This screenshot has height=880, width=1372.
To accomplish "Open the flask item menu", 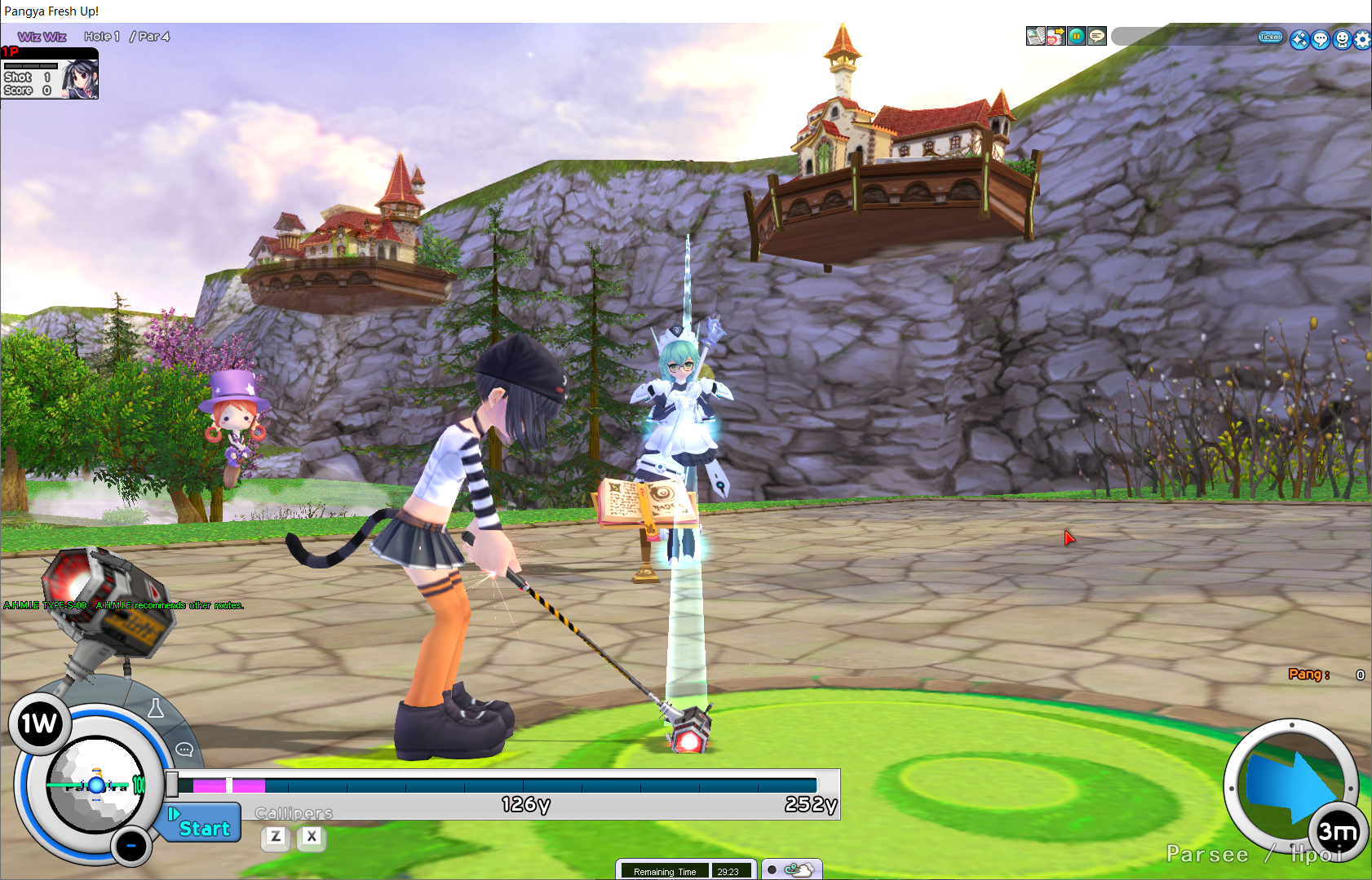I will 156,709.
